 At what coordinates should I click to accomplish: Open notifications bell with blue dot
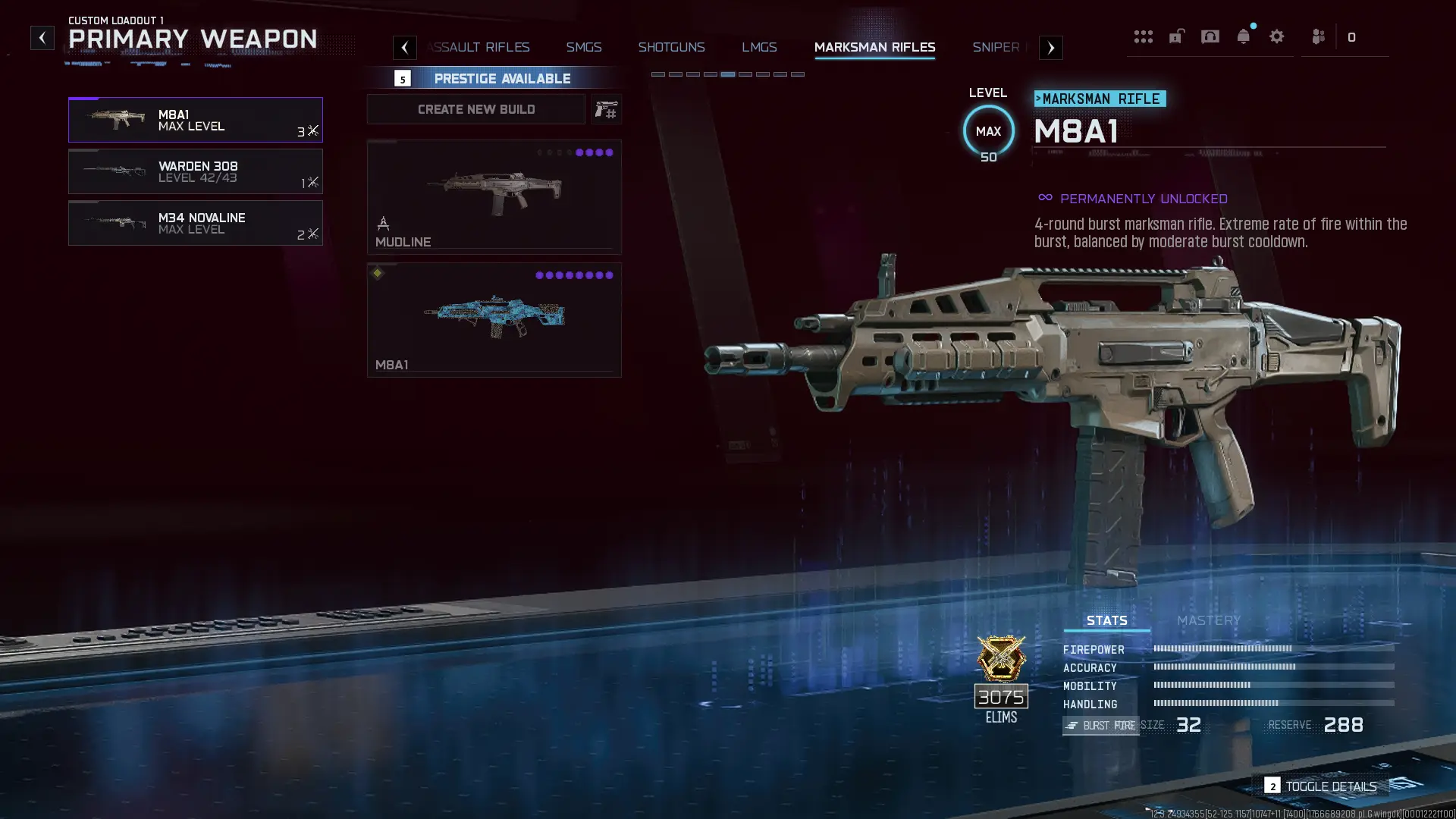tap(1244, 36)
